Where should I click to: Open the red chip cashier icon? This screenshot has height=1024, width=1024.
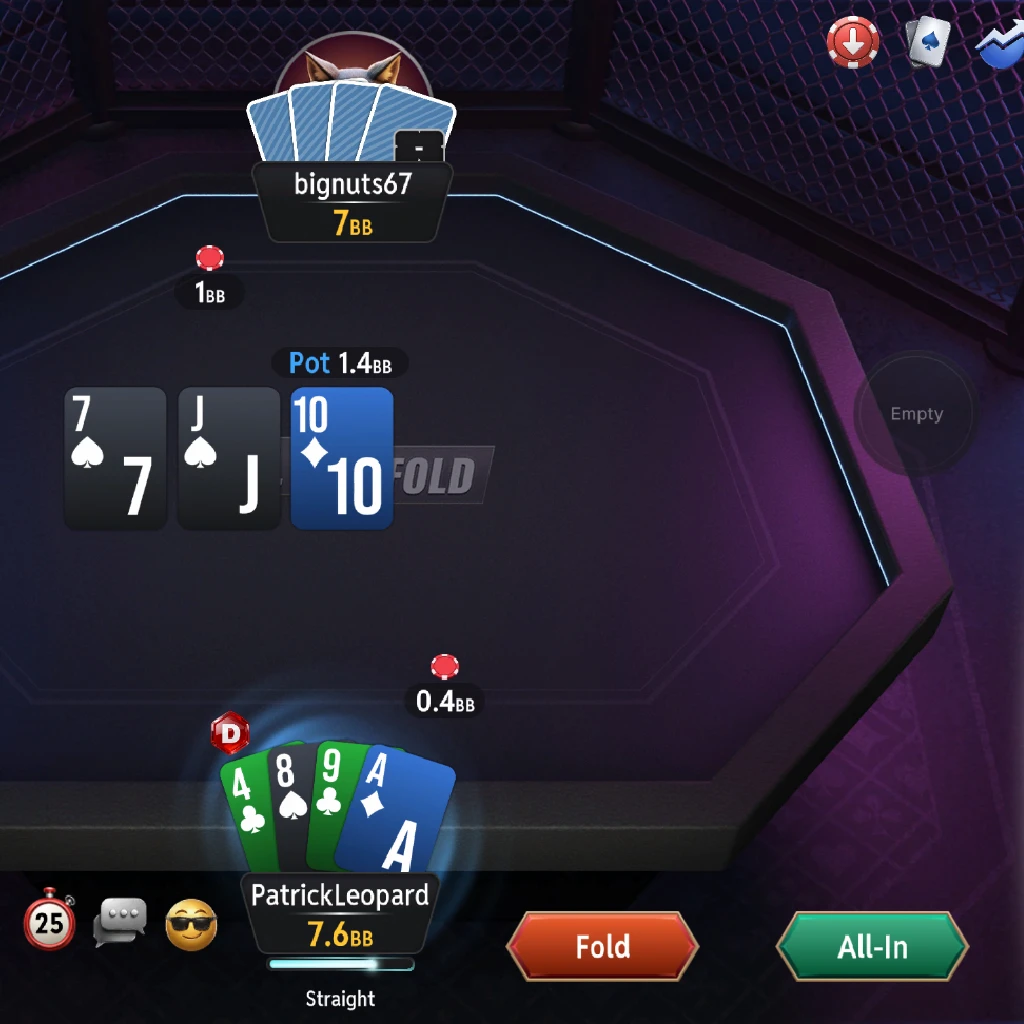coord(853,43)
